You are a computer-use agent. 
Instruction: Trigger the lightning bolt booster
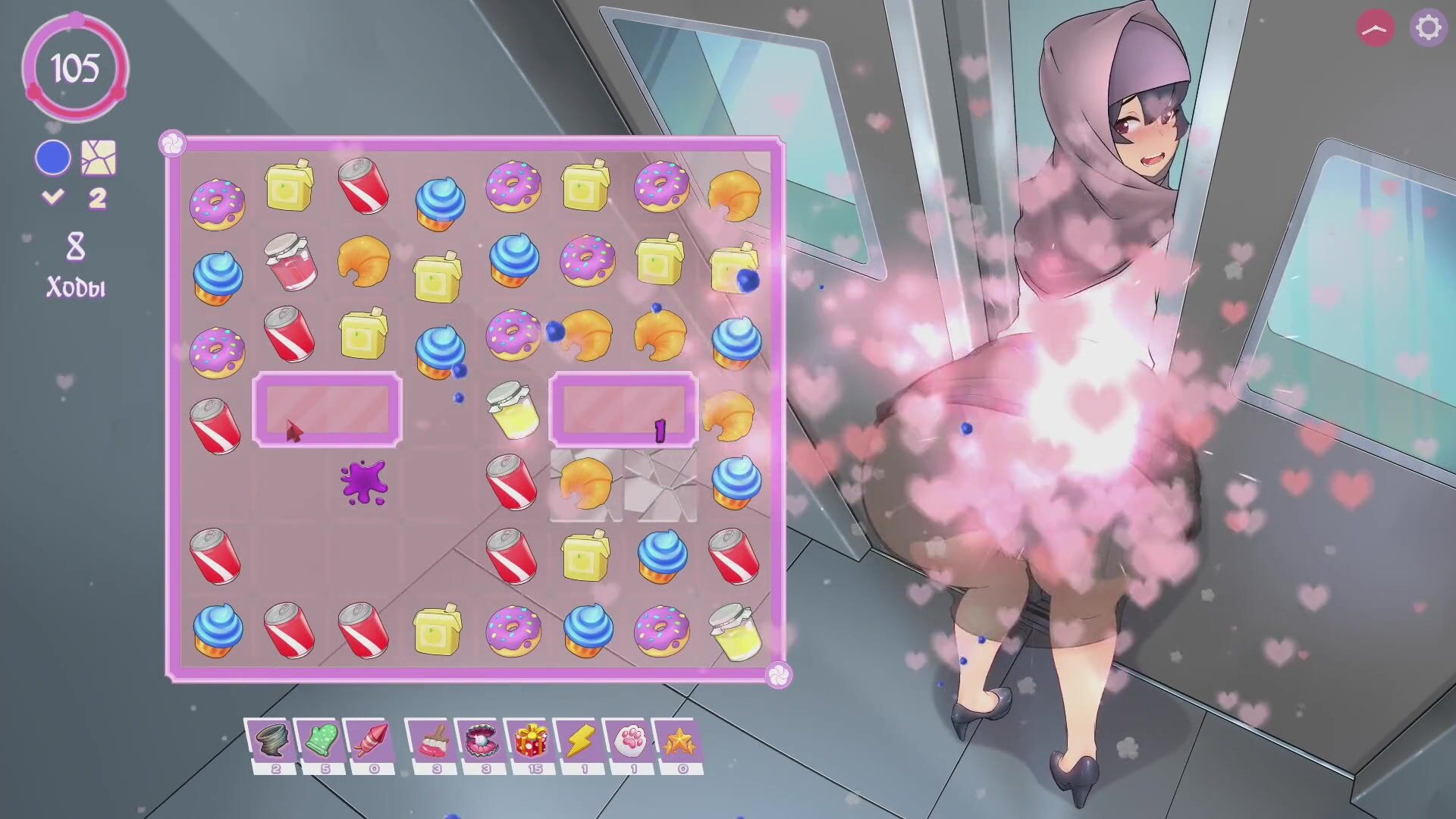pos(579,739)
